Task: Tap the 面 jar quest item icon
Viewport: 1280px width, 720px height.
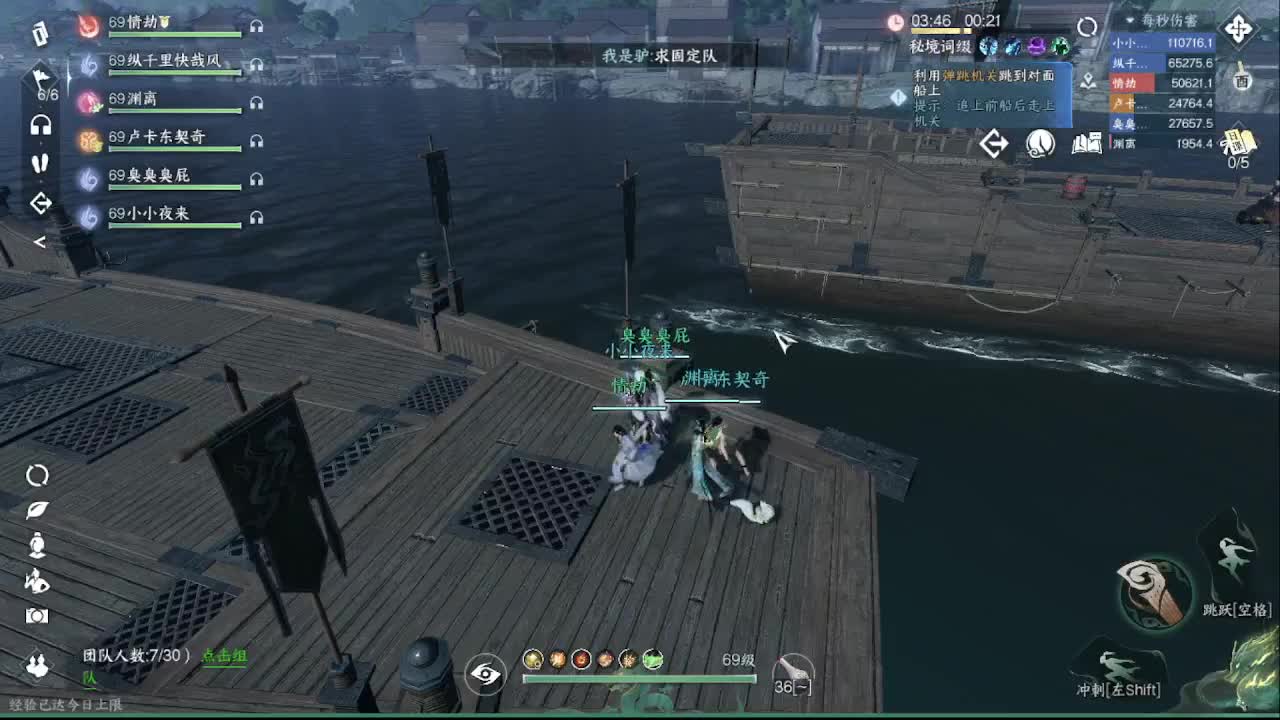Action: (x=1242, y=81)
